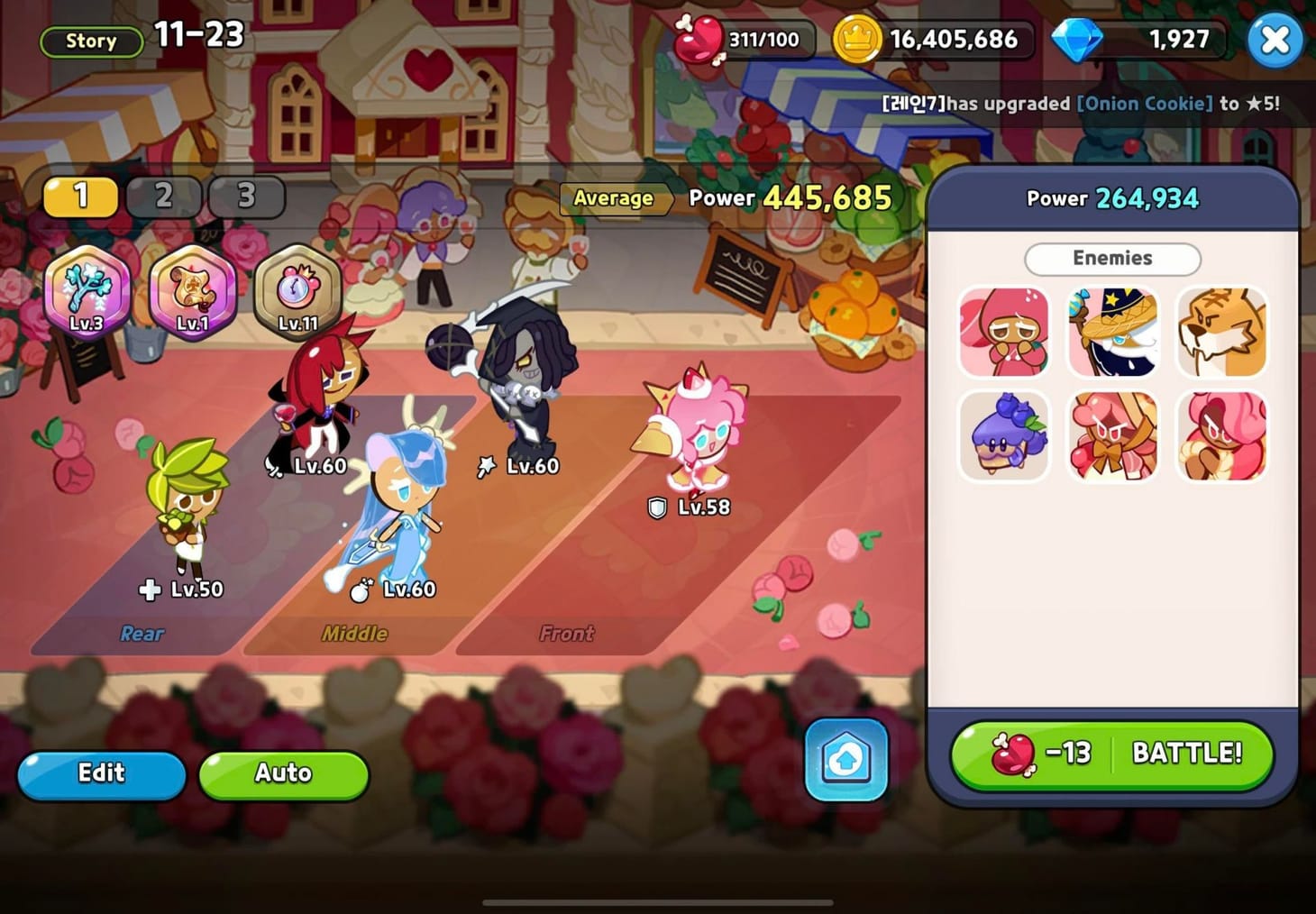Viewport: 1316px width, 914px height.
Task: Tap the blue home shortcut button
Action: coord(845,760)
